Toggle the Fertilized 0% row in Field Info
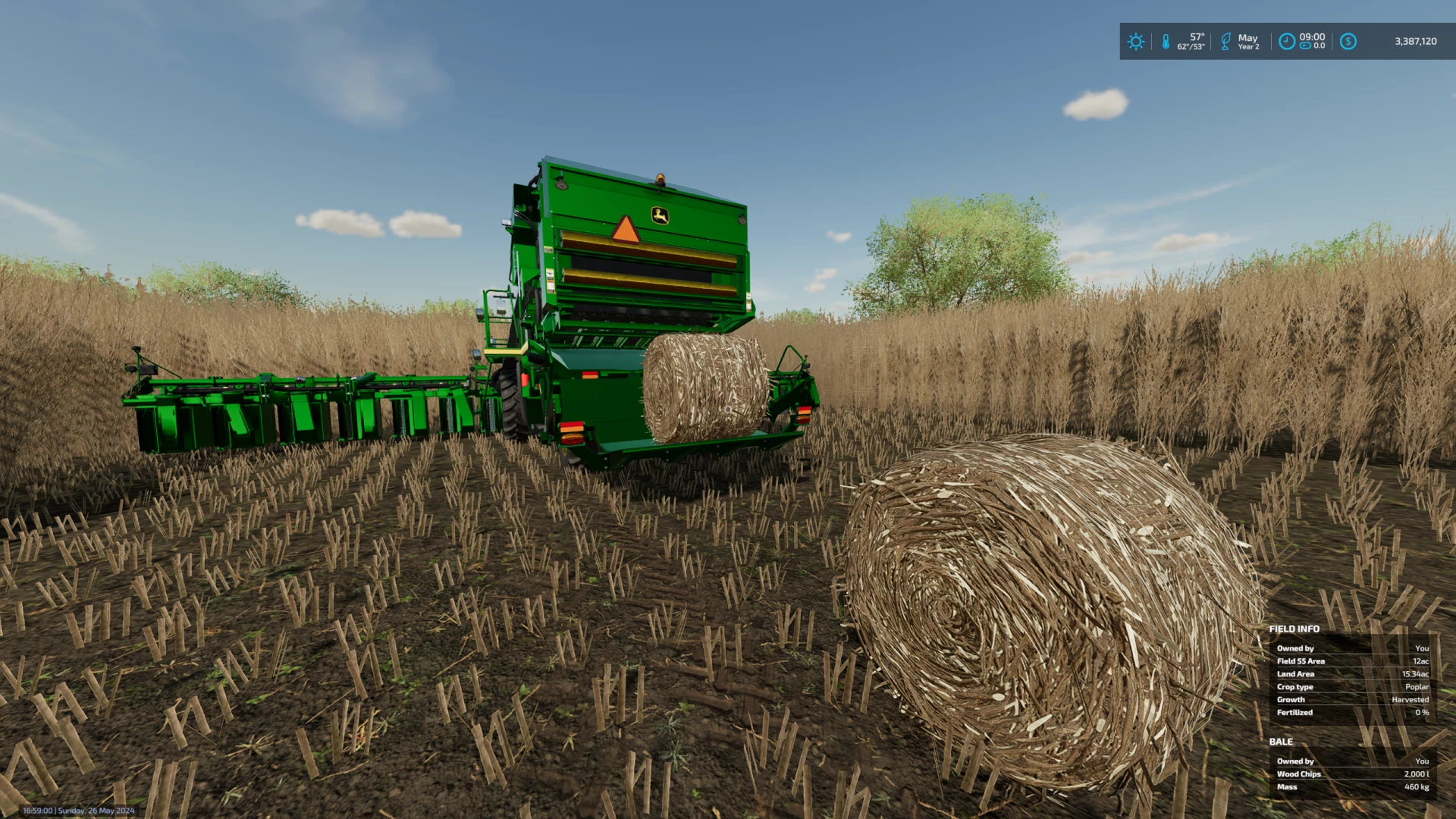Viewport: 1456px width, 819px height. coord(1352,712)
